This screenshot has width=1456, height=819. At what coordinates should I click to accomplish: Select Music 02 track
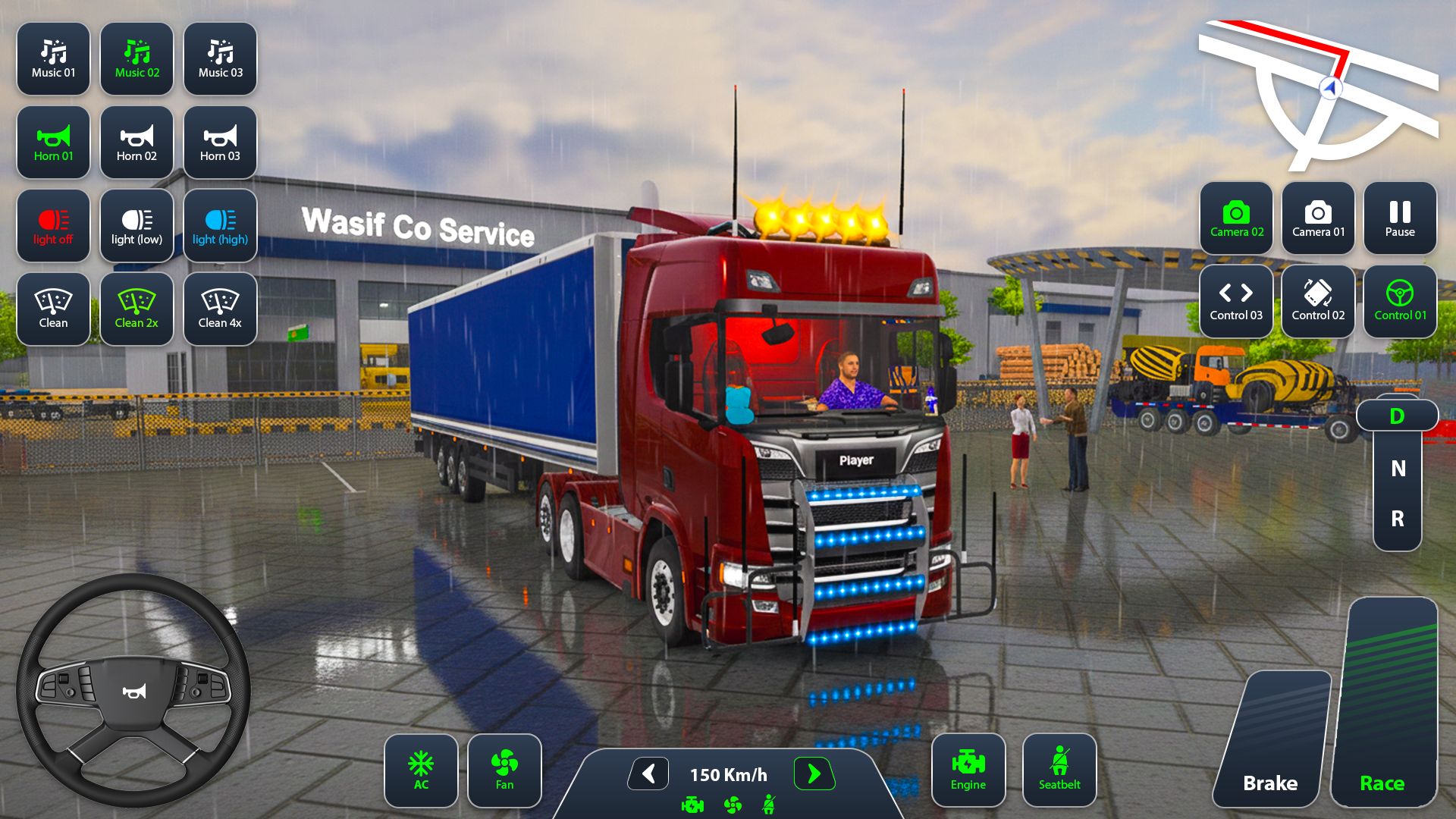(136, 59)
